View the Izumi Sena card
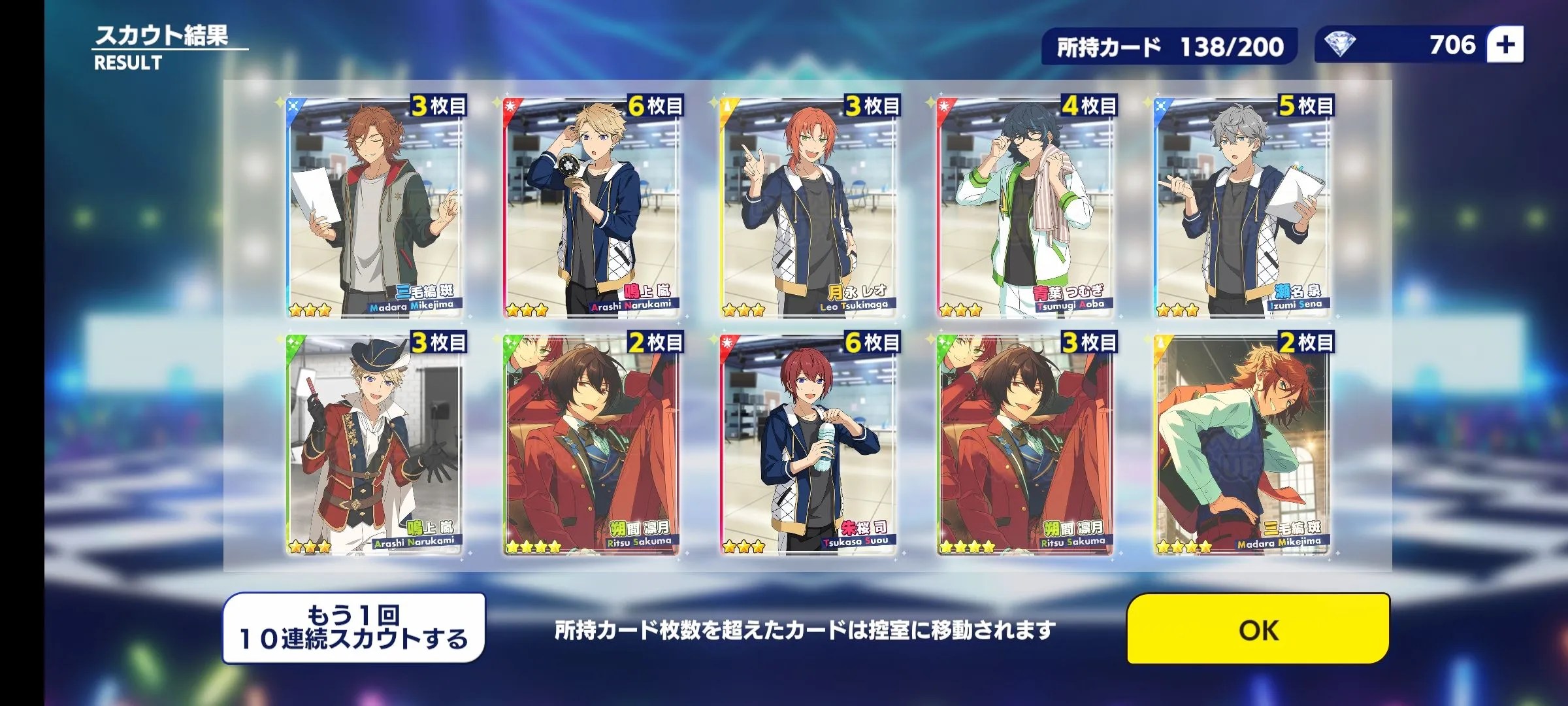The height and width of the screenshot is (706, 1568). pyautogui.click(x=1243, y=208)
